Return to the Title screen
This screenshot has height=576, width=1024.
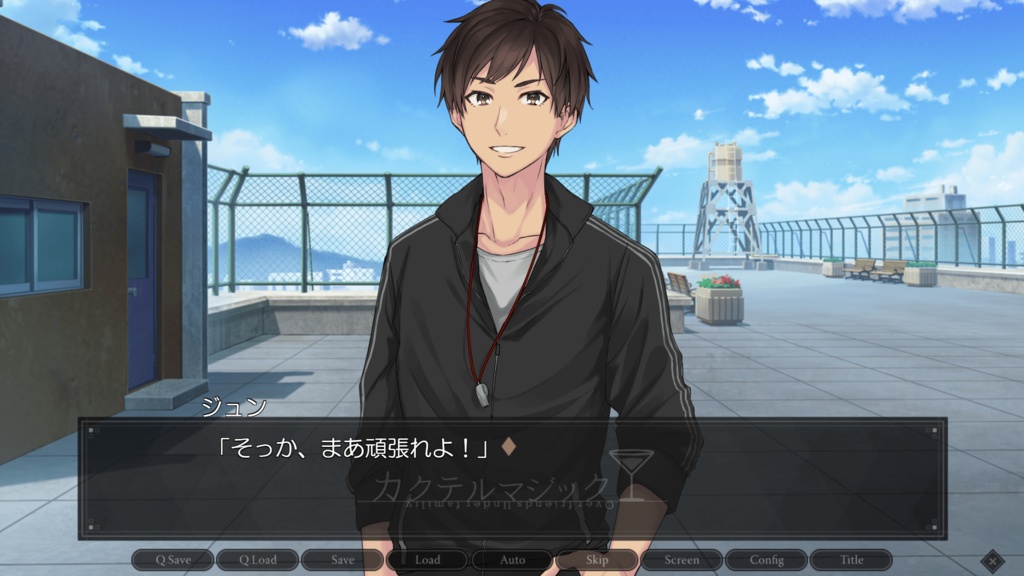pos(851,560)
